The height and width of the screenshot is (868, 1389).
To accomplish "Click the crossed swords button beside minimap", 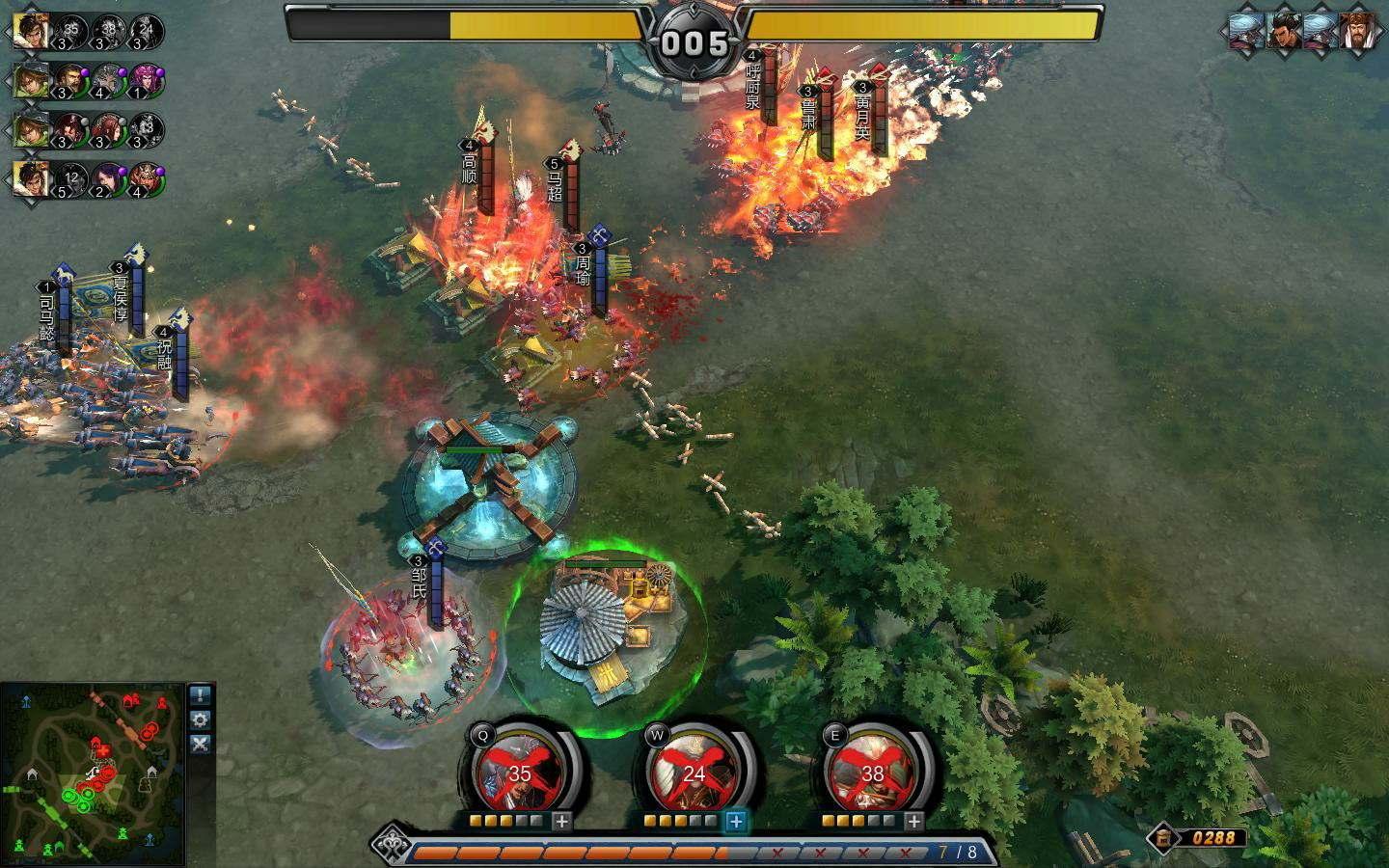I will pyautogui.click(x=200, y=744).
